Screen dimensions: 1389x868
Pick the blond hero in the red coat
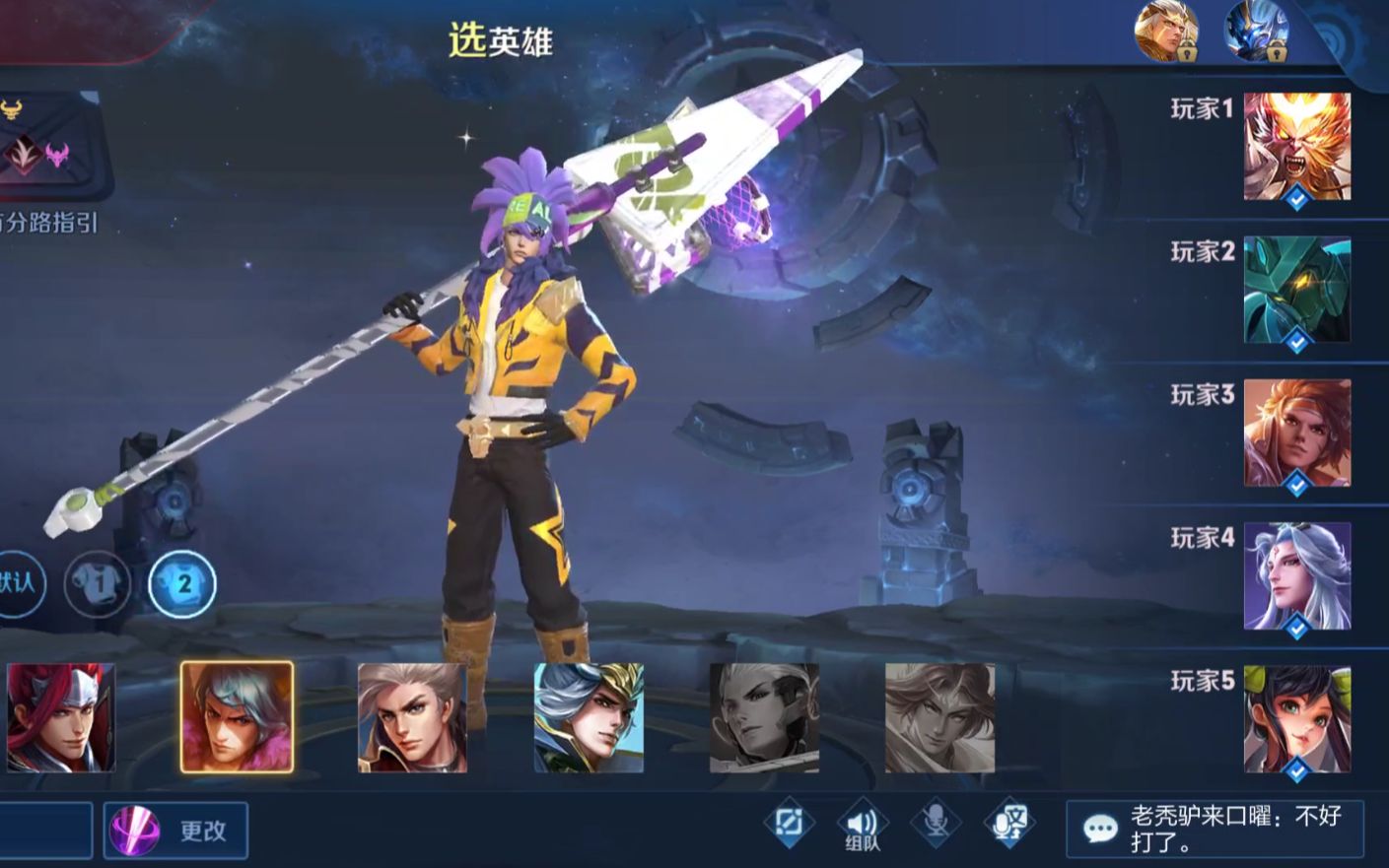click(x=412, y=717)
